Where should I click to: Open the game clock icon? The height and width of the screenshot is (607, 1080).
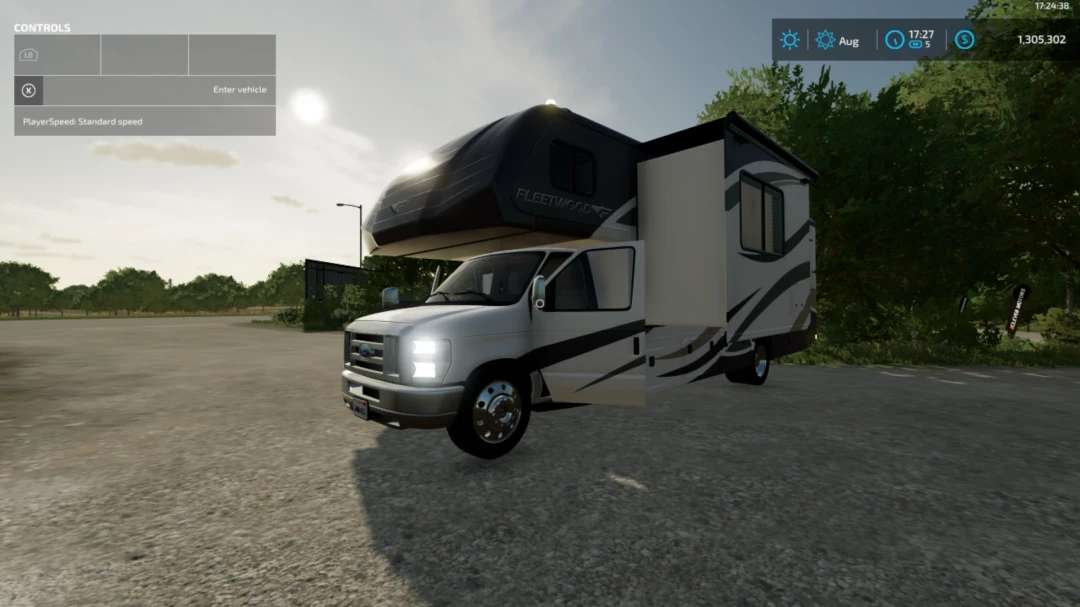point(894,40)
